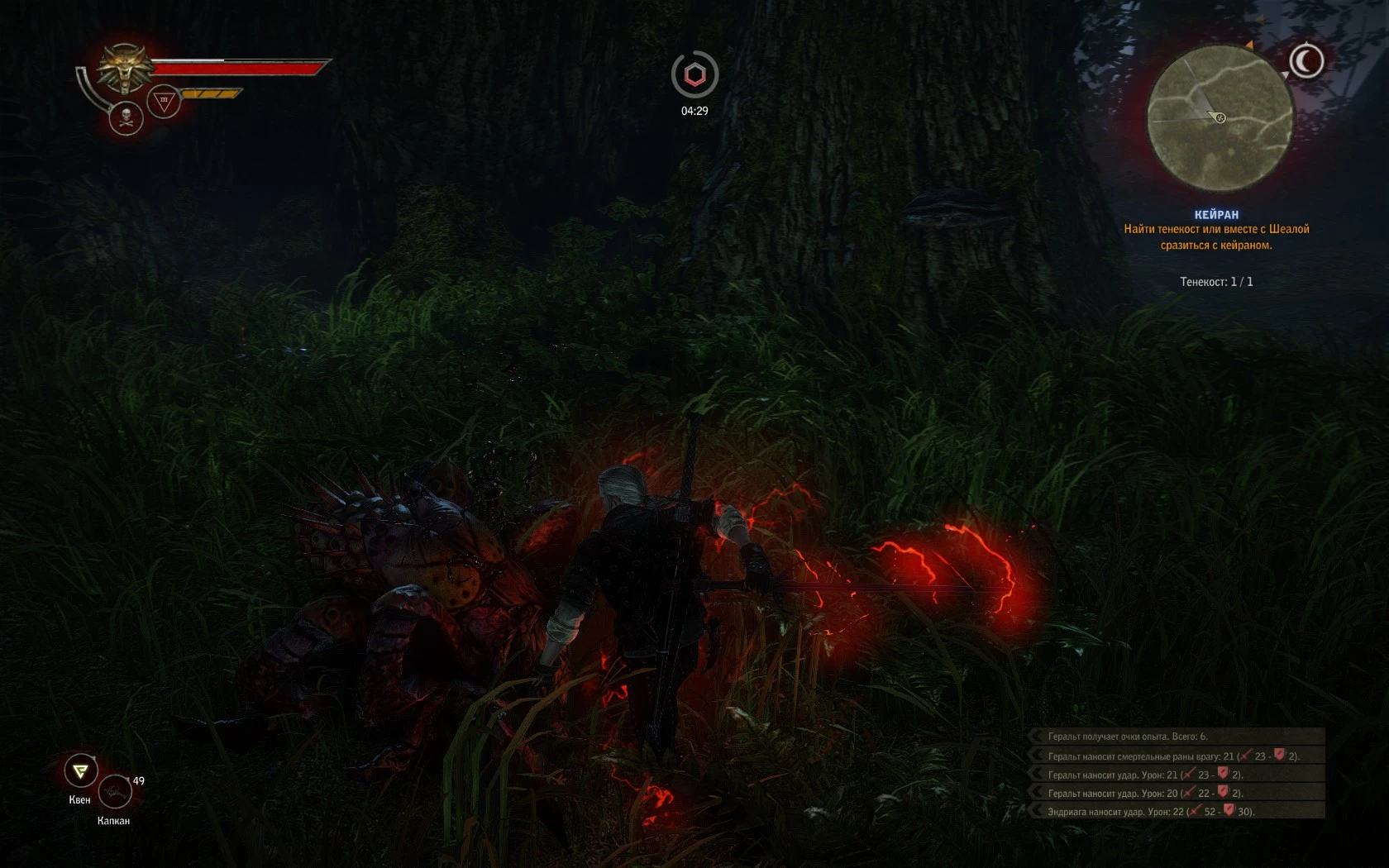Viewport: 1389px width, 868px height.
Task: Click the player arrow marker on the minimap
Action: (1217, 118)
